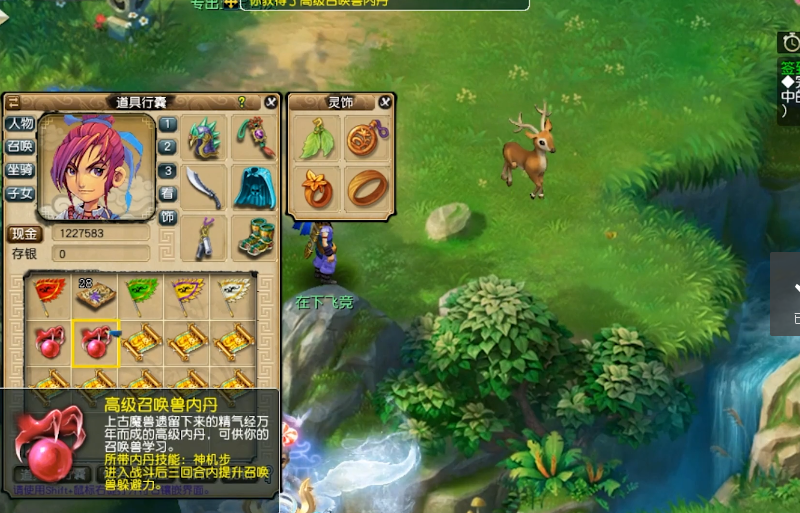
Task: Switch to the 召唤 summon tab
Action: [20, 147]
